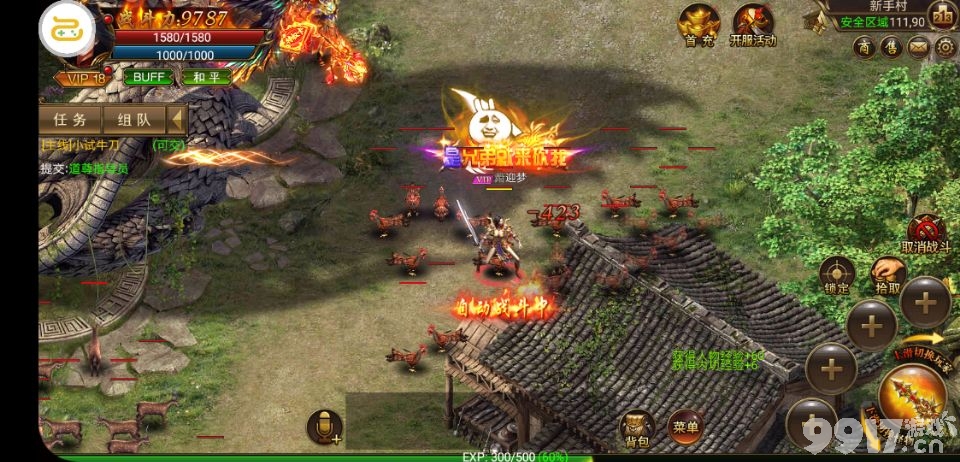Open the 菜单 menu button
This screenshot has width=960, height=462.
pyautogui.click(x=685, y=427)
